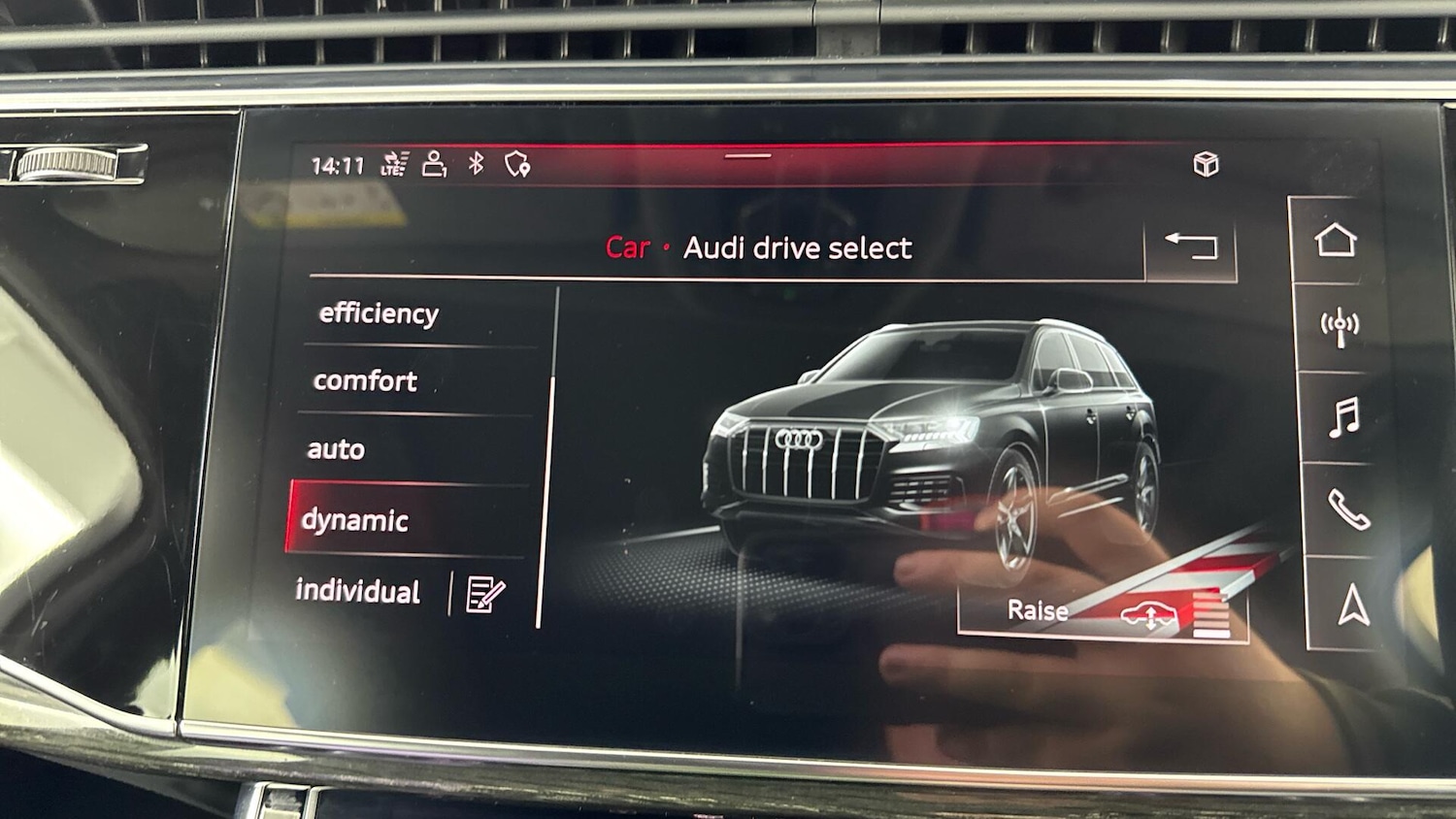Enable the auto drive mode
Viewport: 1456px width, 819px height.
tap(336, 449)
